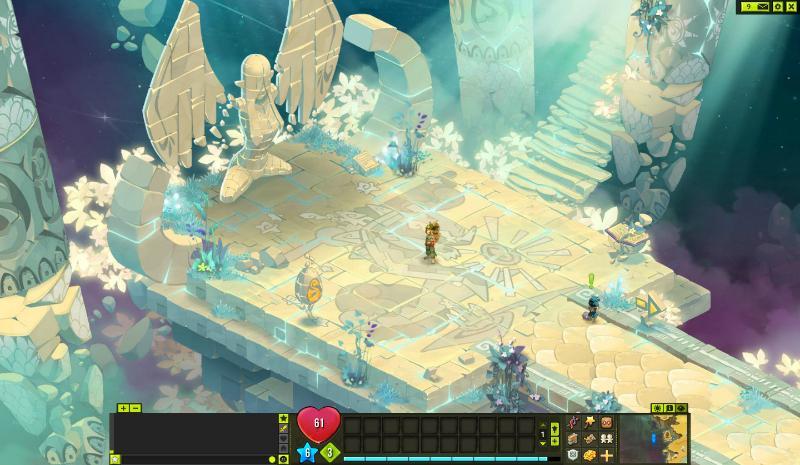This screenshot has width=800, height=465.
Task: Open the silver shield emblem icon
Action: 573,455
